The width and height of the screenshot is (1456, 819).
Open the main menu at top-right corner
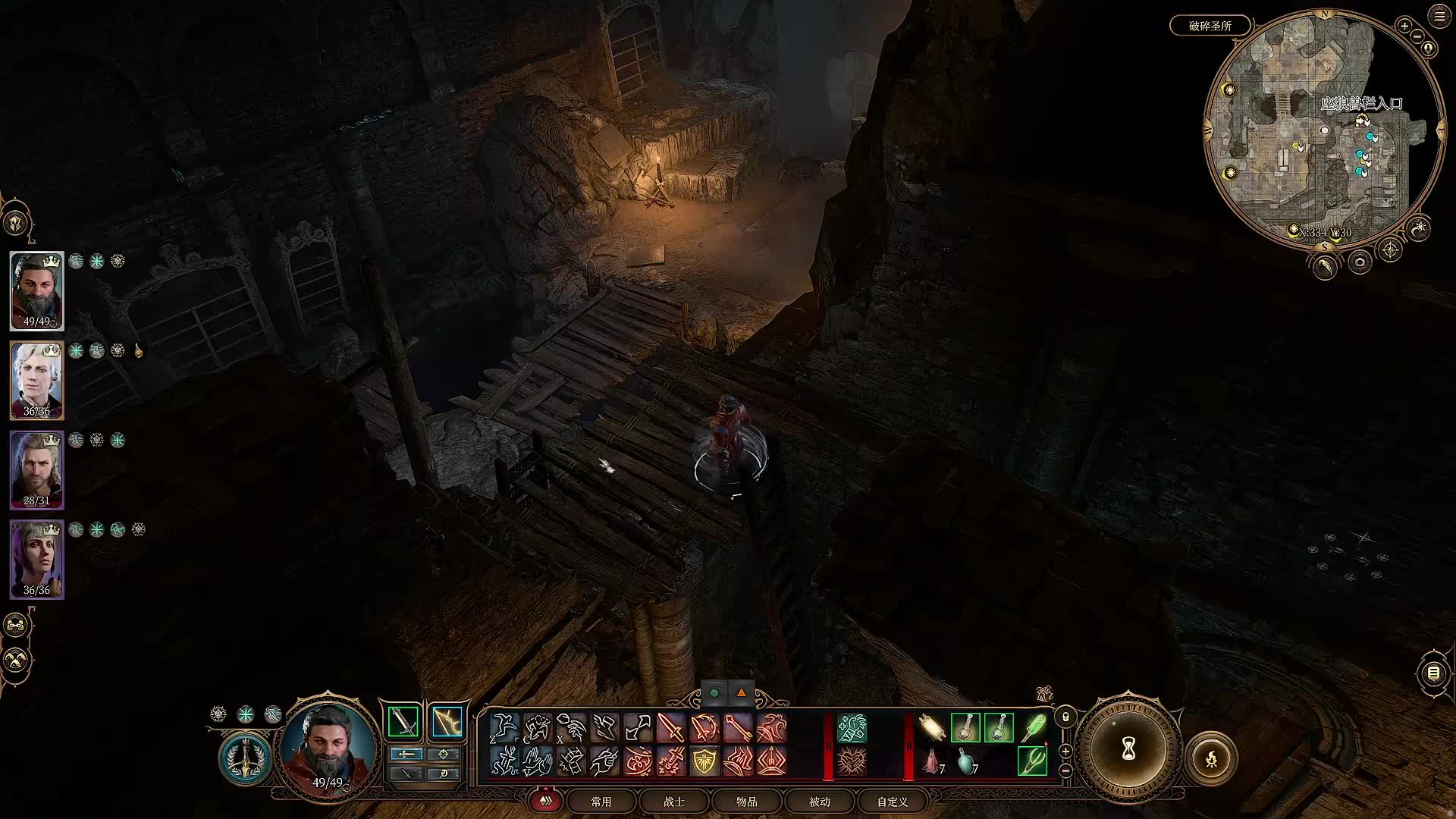click(x=1439, y=17)
